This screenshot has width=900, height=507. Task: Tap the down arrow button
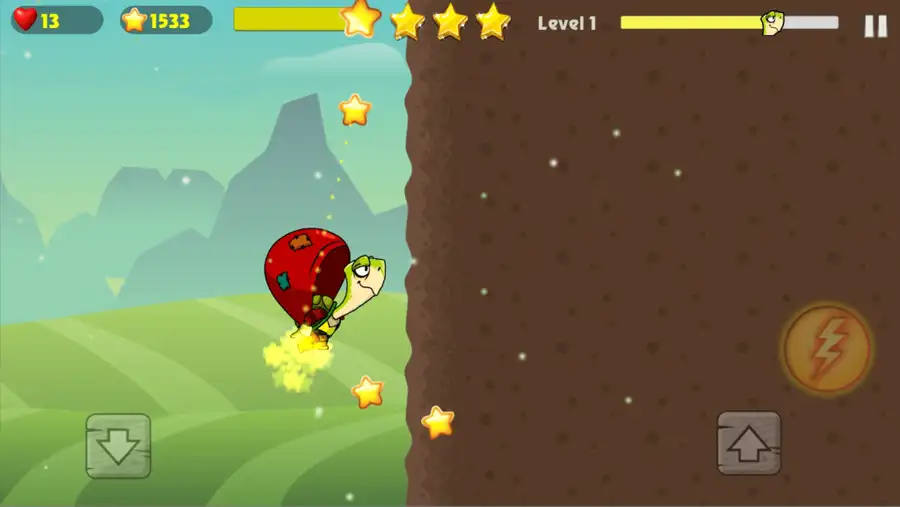click(x=118, y=445)
